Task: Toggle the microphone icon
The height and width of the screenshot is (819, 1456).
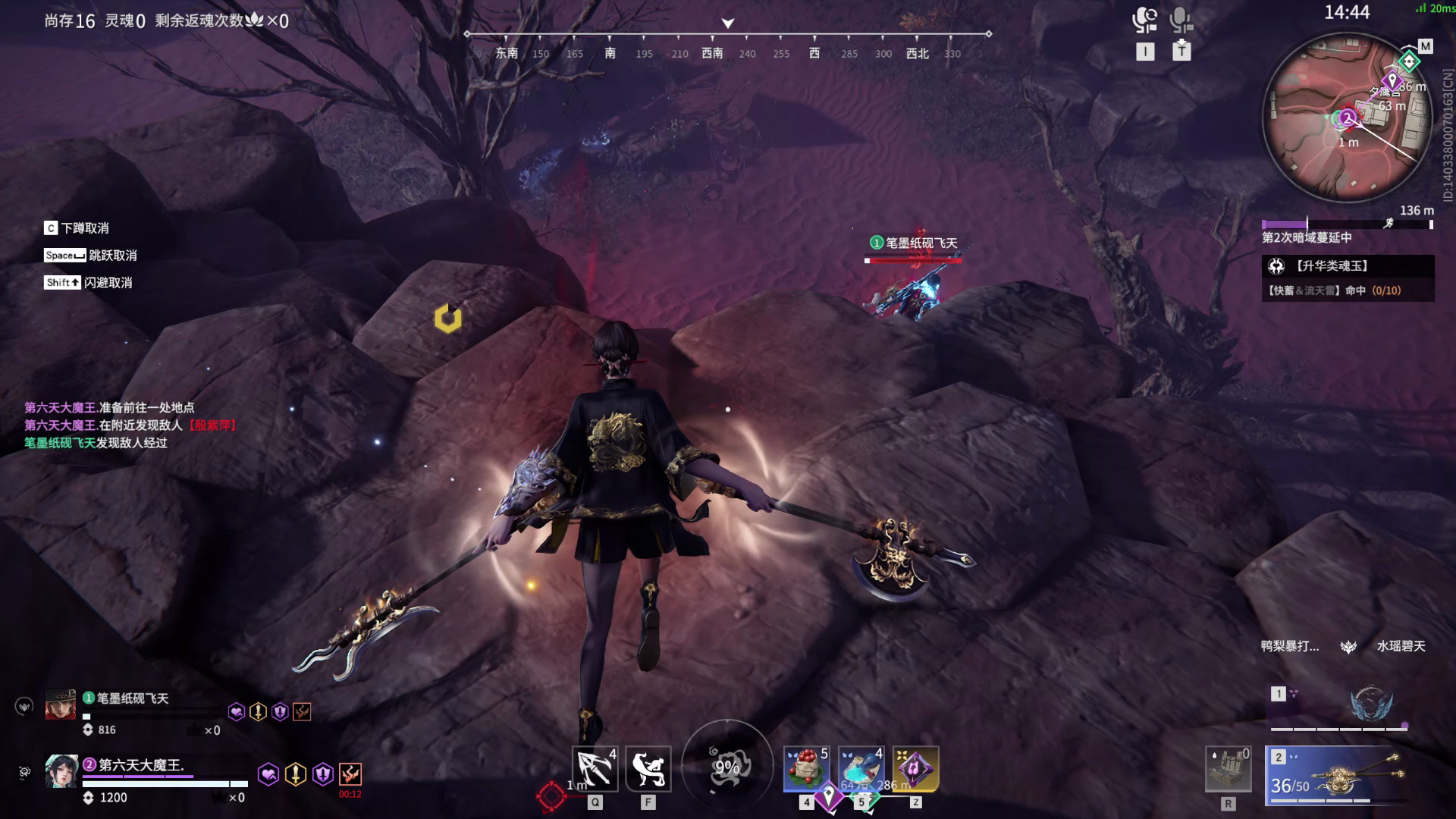Action: pos(1181,20)
